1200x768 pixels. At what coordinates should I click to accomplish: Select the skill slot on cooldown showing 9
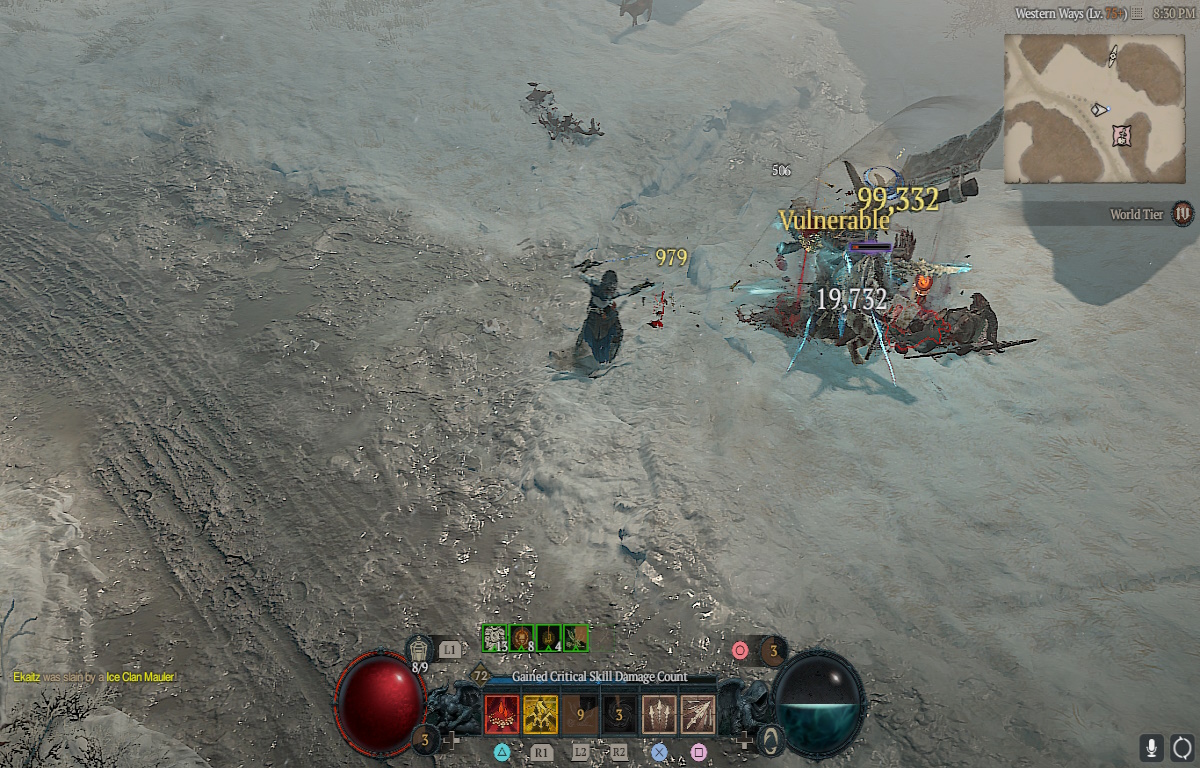click(580, 714)
